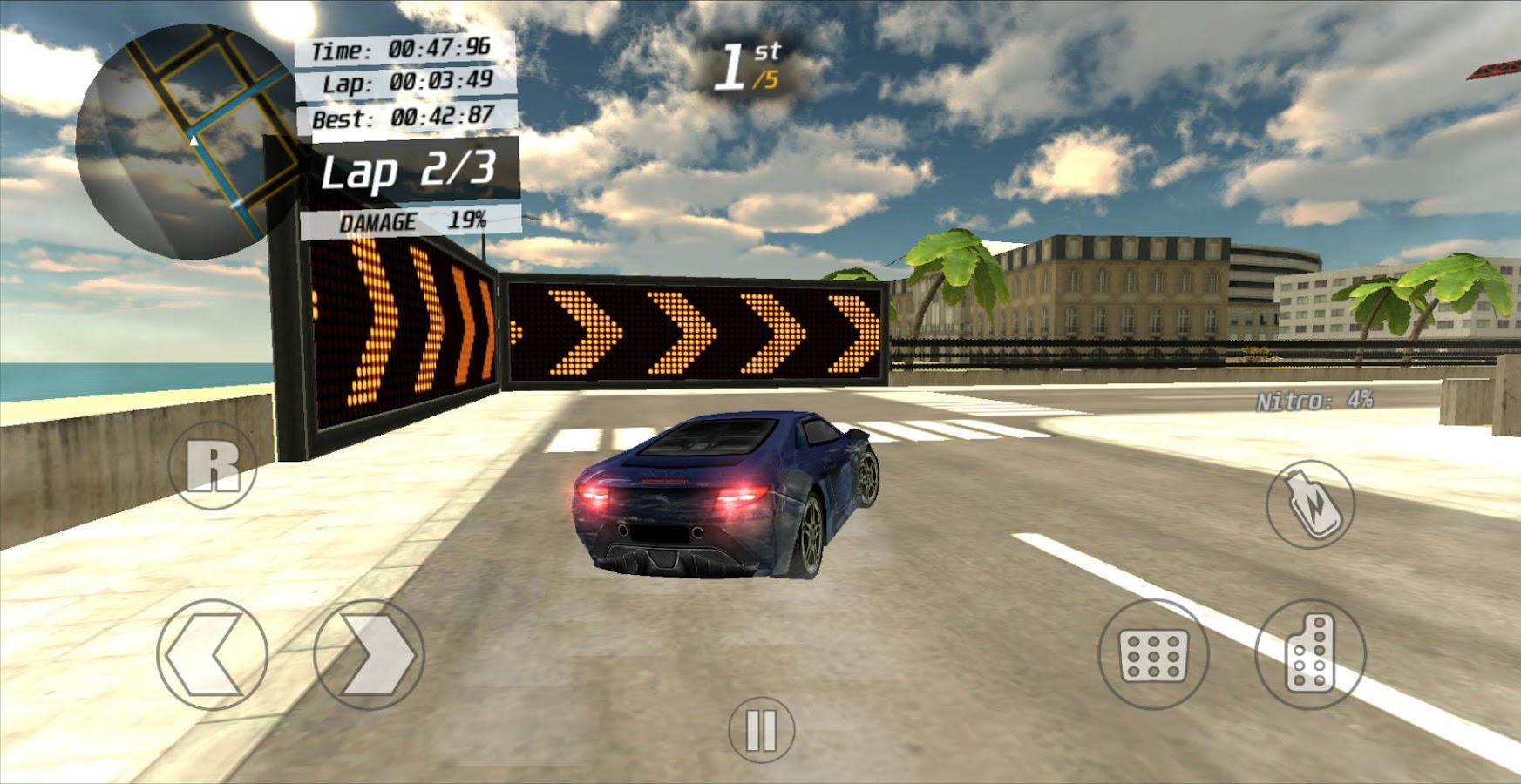Pause the race
This screenshot has width=1521, height=784.
pyautogui.click(x=761, y=730)
